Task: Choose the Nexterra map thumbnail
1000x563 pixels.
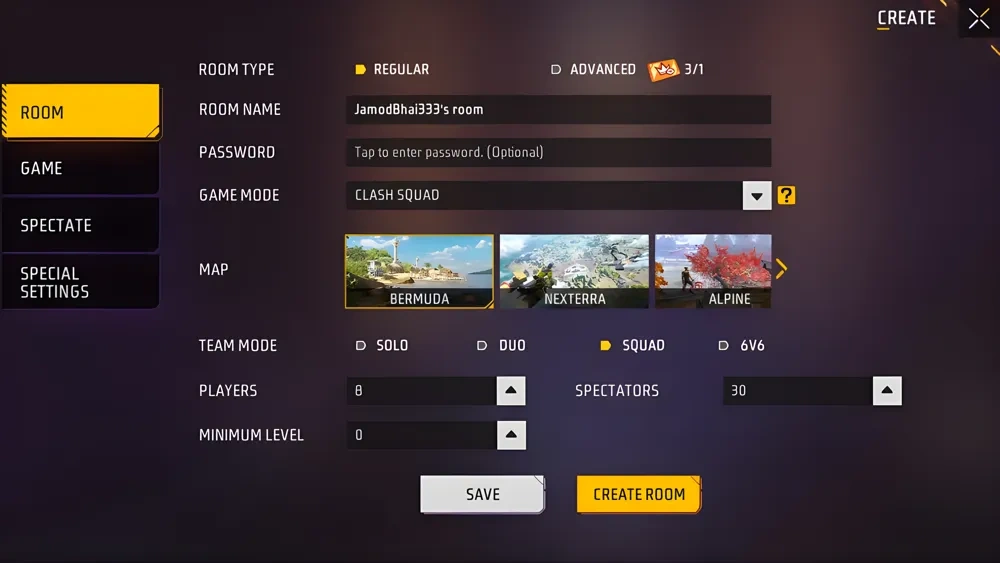Action: pyautogui.click(x=574, y=271)
